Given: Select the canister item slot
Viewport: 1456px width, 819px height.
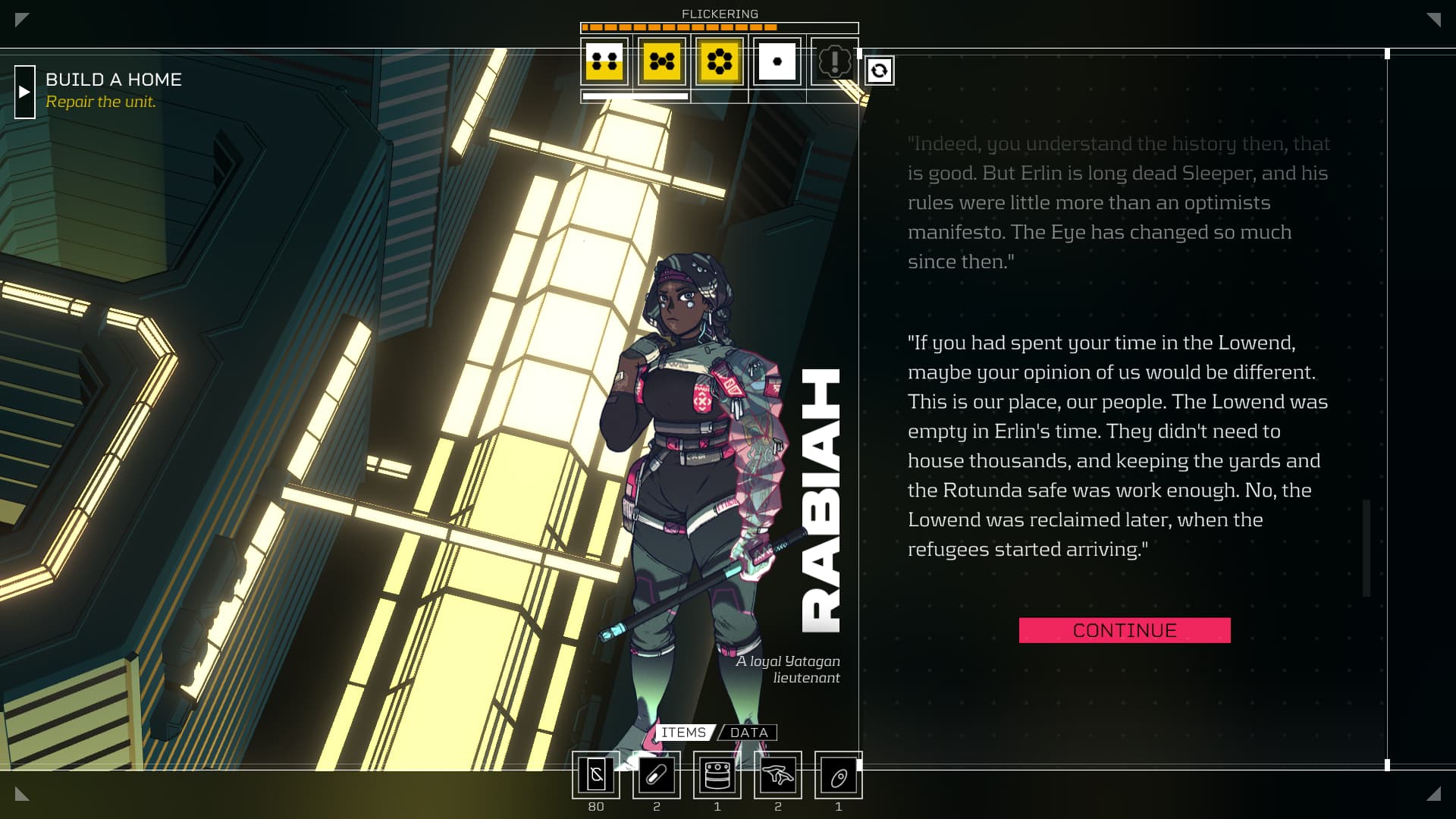Looking at the screenshot, I should pos(717,775).
